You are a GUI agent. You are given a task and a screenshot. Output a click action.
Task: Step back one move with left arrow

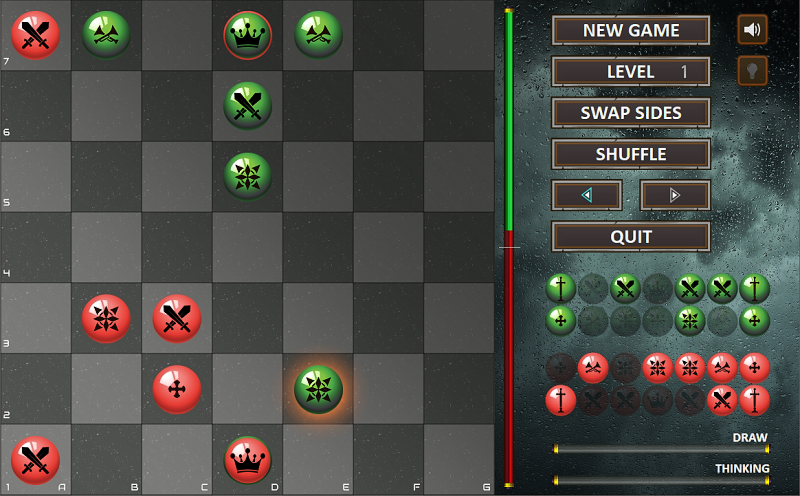click(587, 195)
